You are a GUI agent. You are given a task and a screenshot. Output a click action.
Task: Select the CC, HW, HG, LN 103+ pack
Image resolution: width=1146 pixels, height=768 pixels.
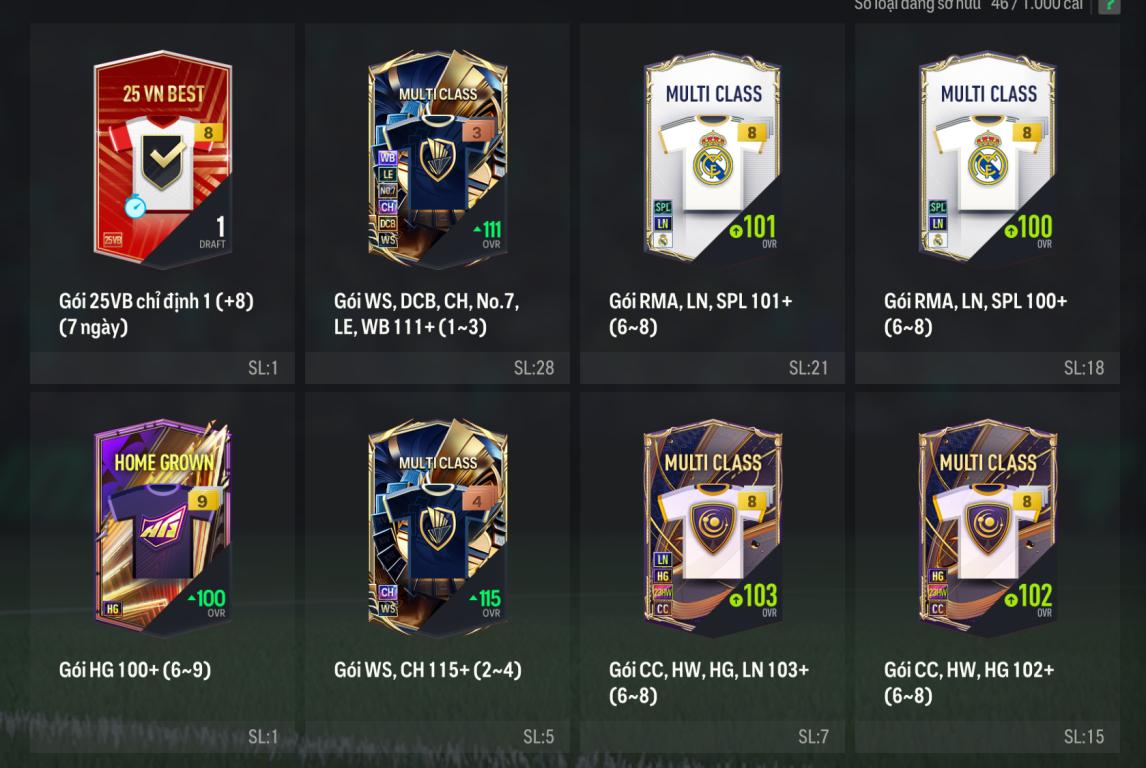pyautogui.click(x=712, y=528)
